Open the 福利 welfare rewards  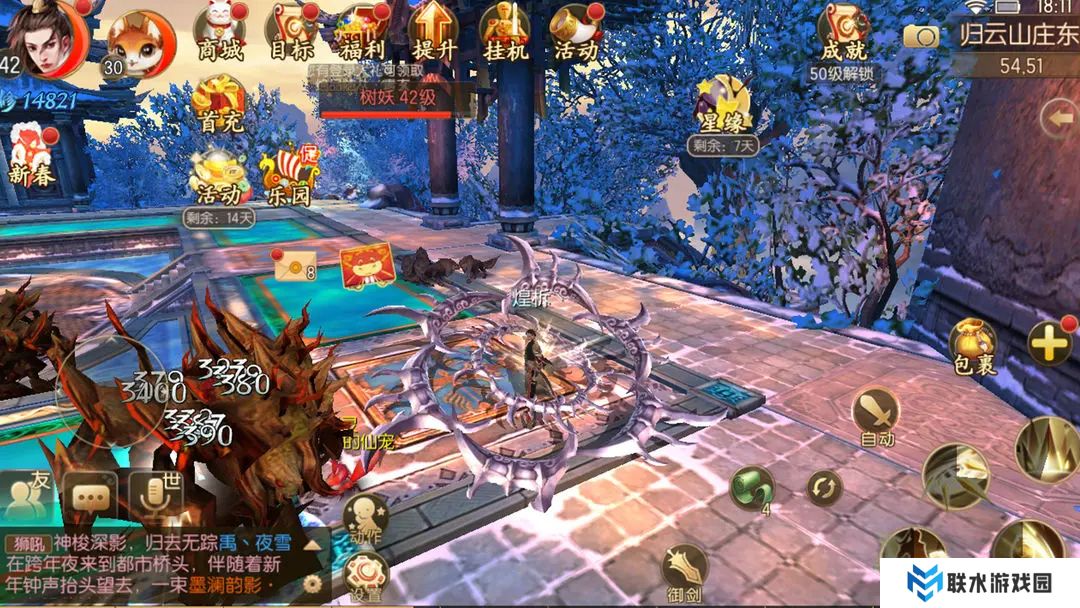pyautogui.click(x=362, y=32)
